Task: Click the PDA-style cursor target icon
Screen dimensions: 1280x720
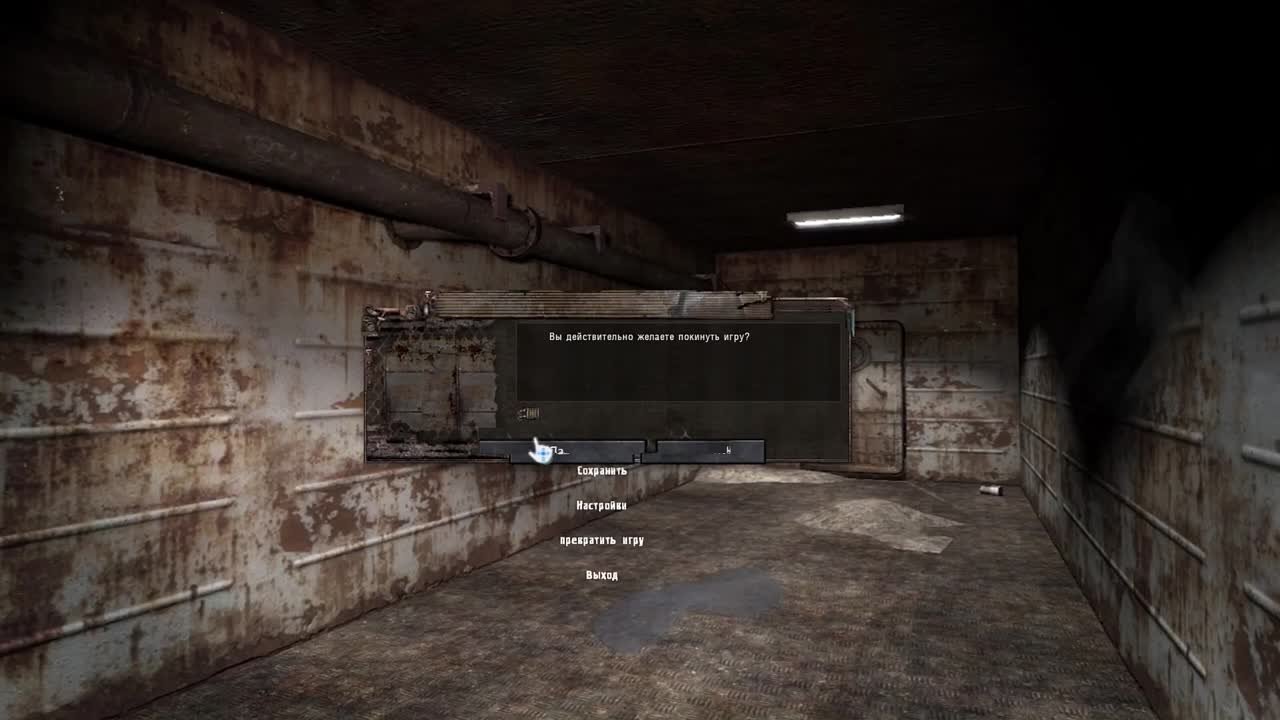Action: click(x=540, y=450)
